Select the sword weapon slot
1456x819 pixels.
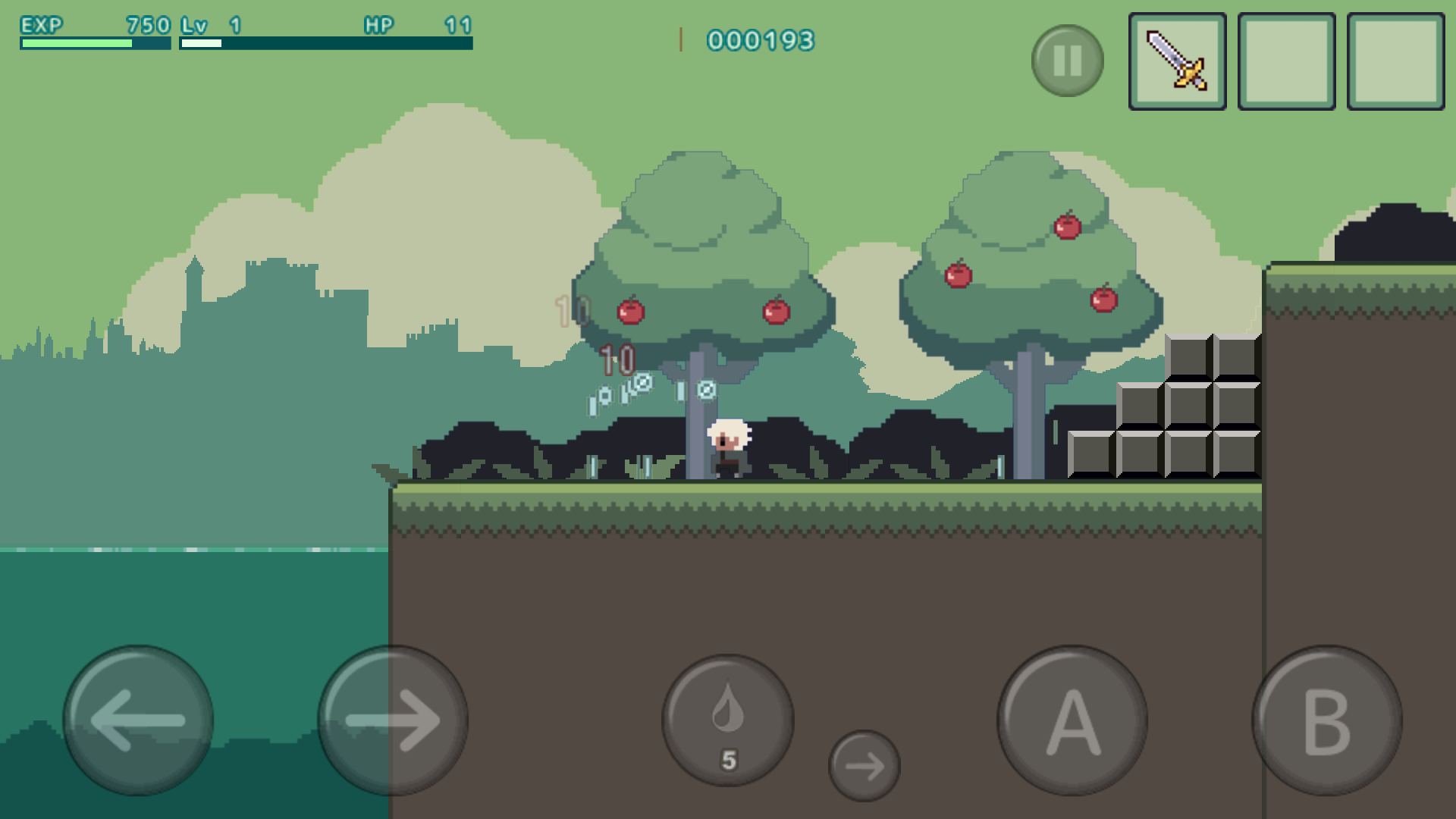click(1177, 61)
